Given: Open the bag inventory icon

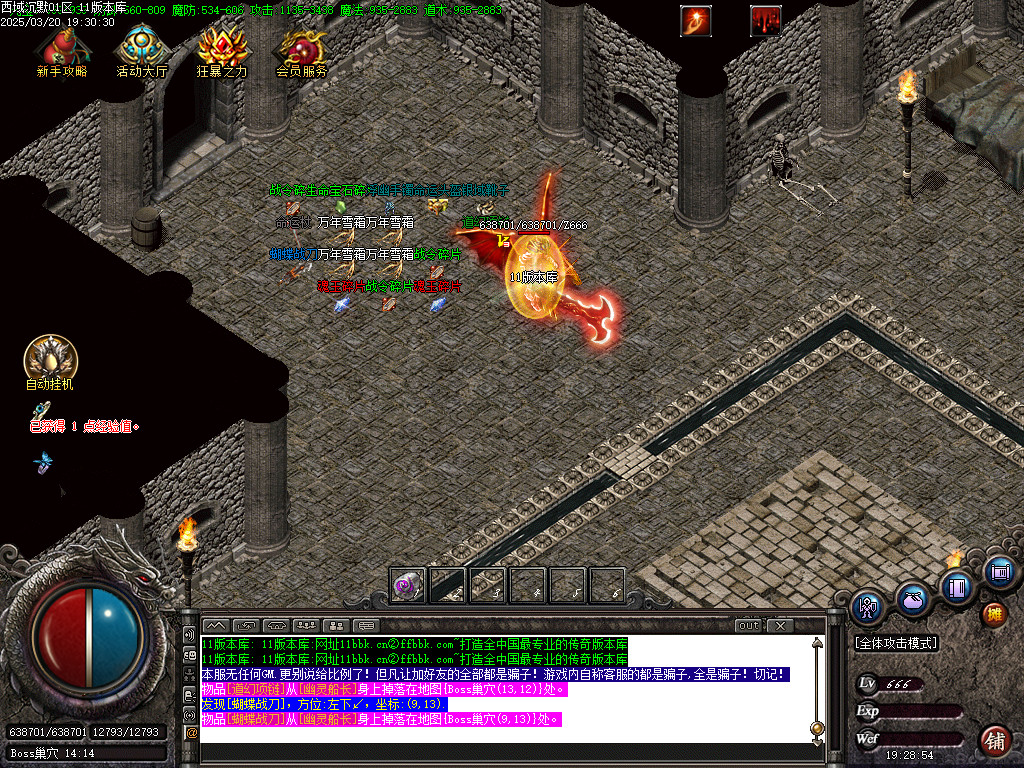Looking at the screenshot, I should pyautogui.click(x=912, y=599).
